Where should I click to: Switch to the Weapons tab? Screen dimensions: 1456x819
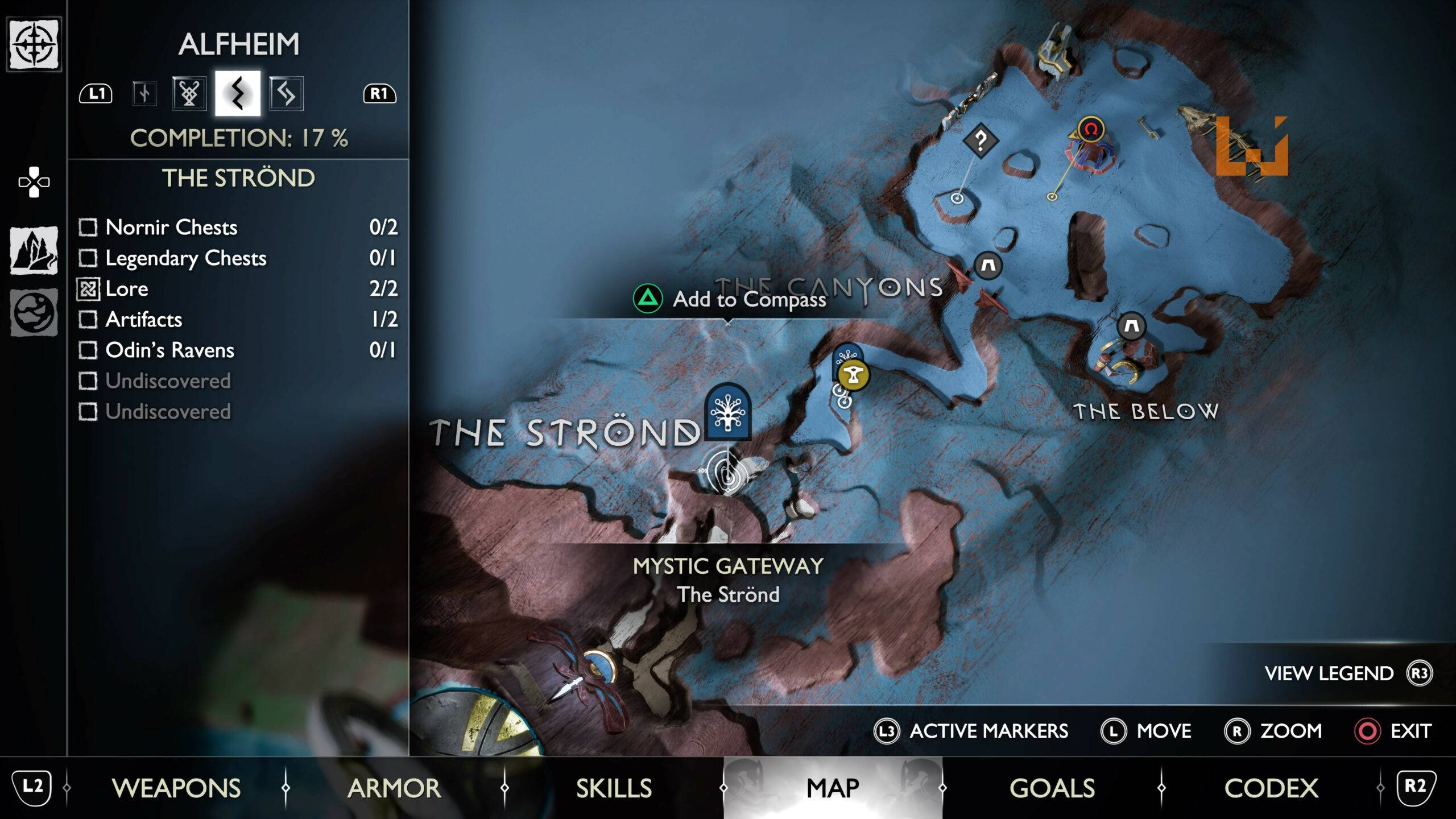176,788
